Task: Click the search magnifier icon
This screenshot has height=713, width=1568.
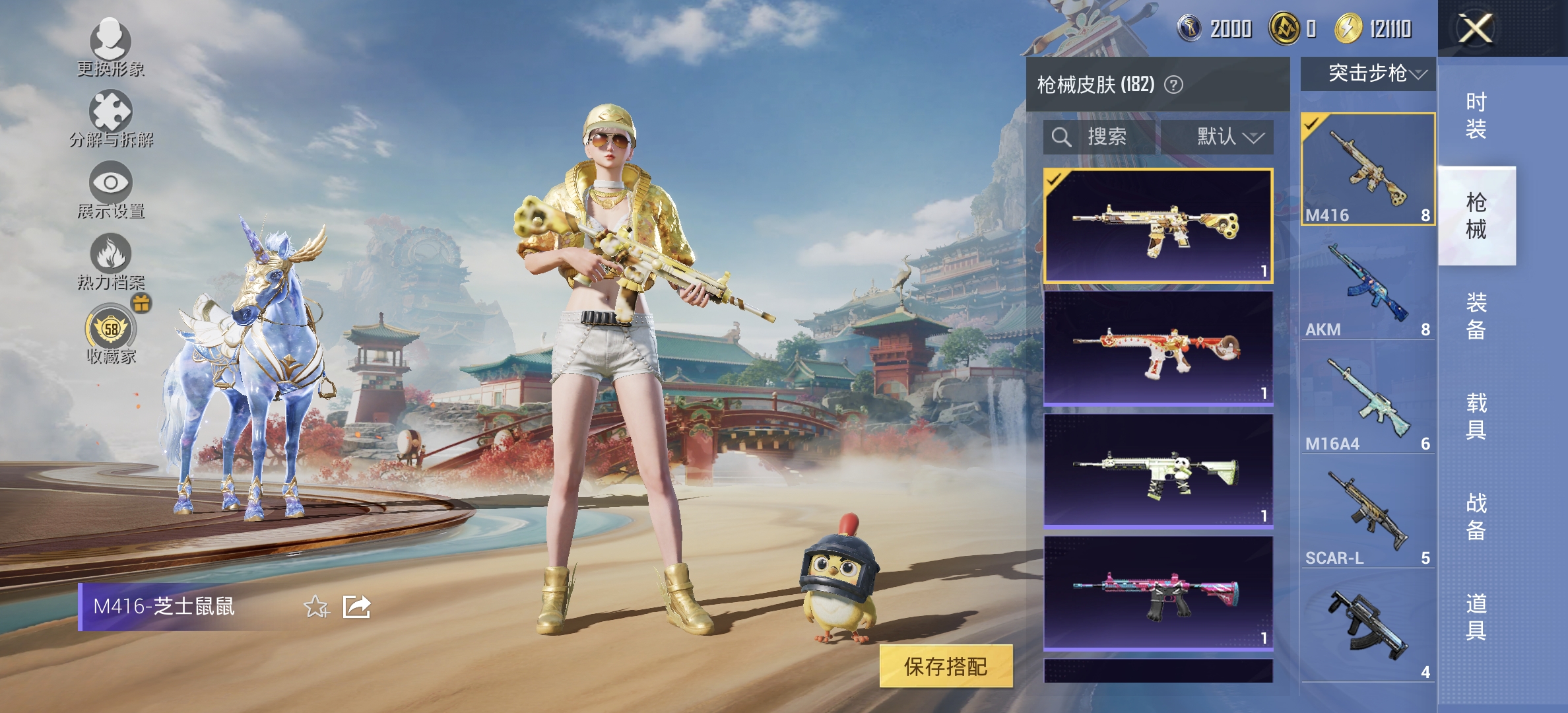Action: 1061,137
